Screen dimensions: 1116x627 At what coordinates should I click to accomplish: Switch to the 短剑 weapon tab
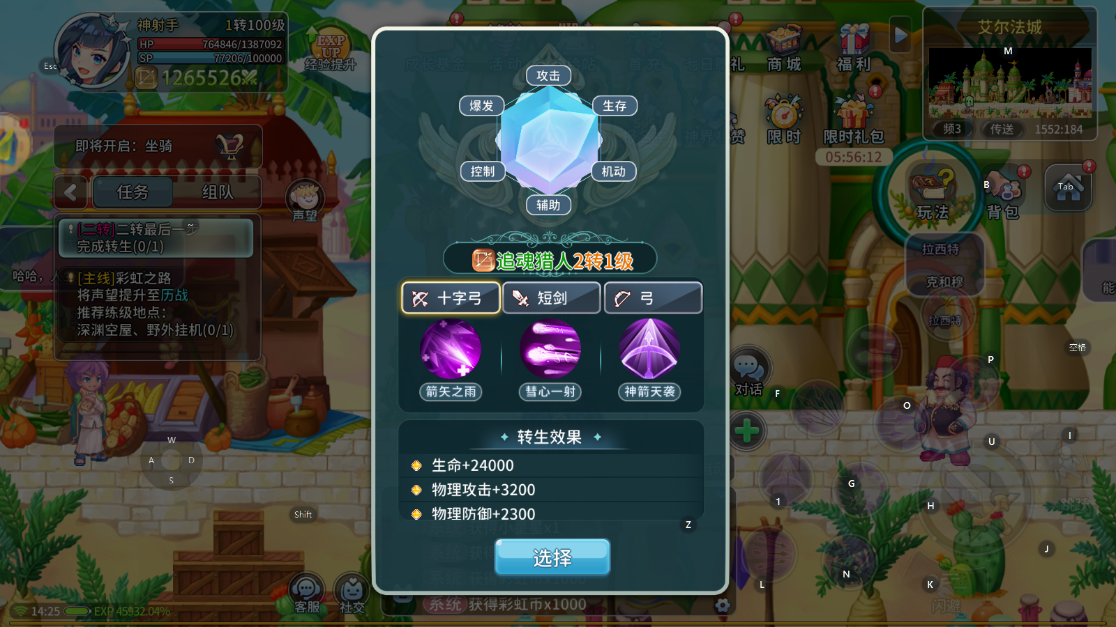551,298
